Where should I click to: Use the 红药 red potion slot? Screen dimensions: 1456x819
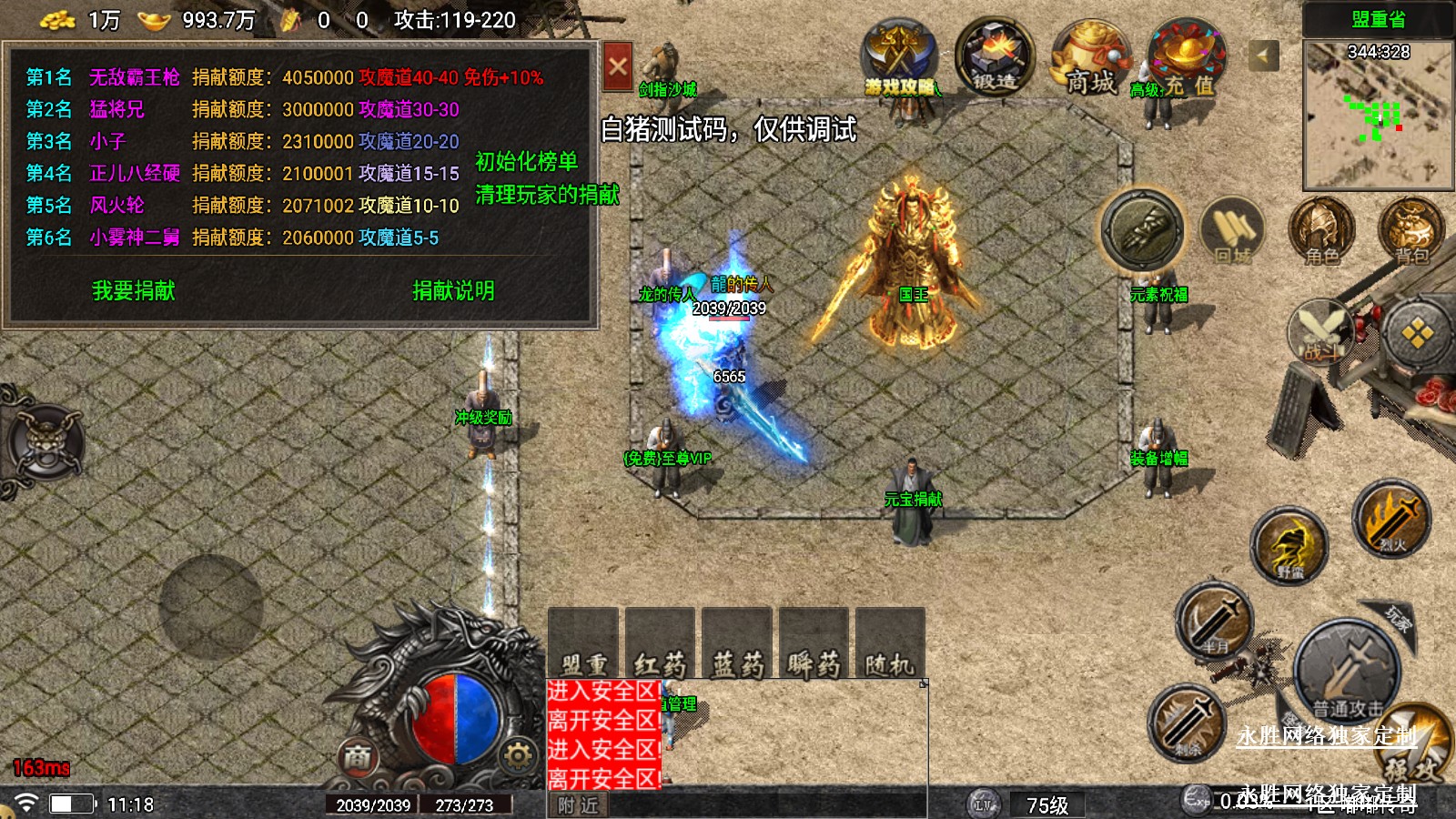tap(661, 644)
